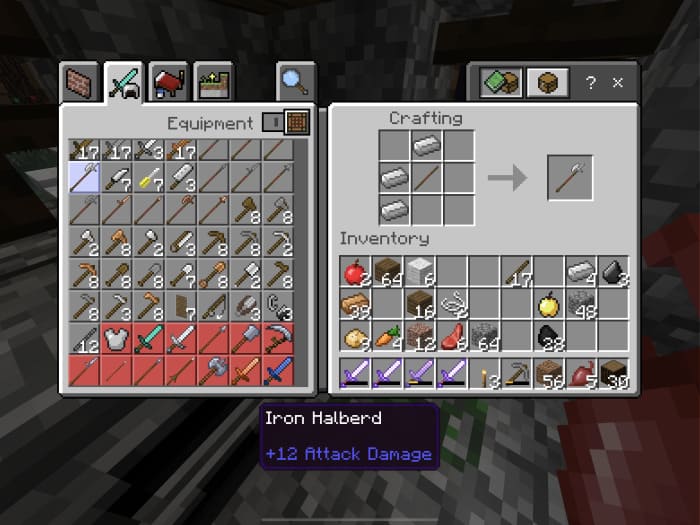Switch to the Equipment tab with sword icon
The image size is (700, 525).
(x=124, y=82)
